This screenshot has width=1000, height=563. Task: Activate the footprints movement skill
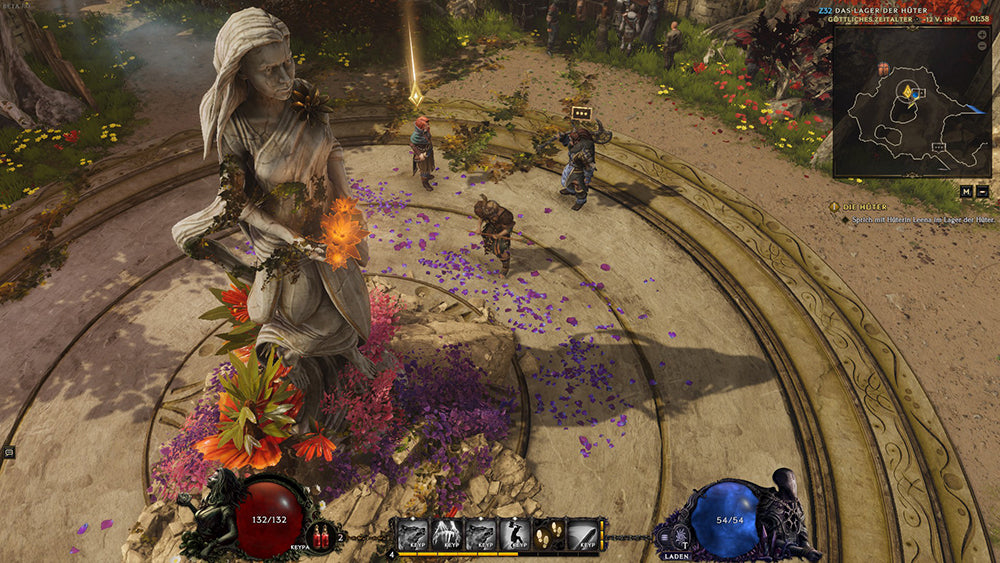[x=551, y=533]
